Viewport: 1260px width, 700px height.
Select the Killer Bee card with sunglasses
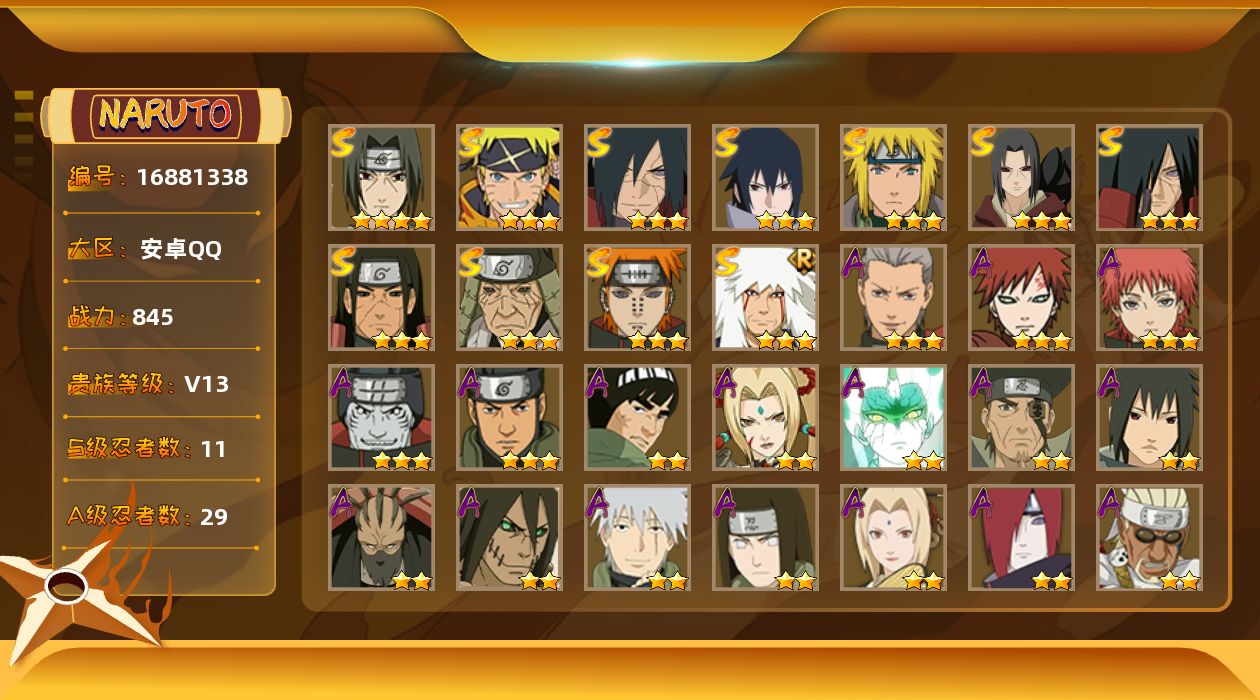tap(1149, 538)
